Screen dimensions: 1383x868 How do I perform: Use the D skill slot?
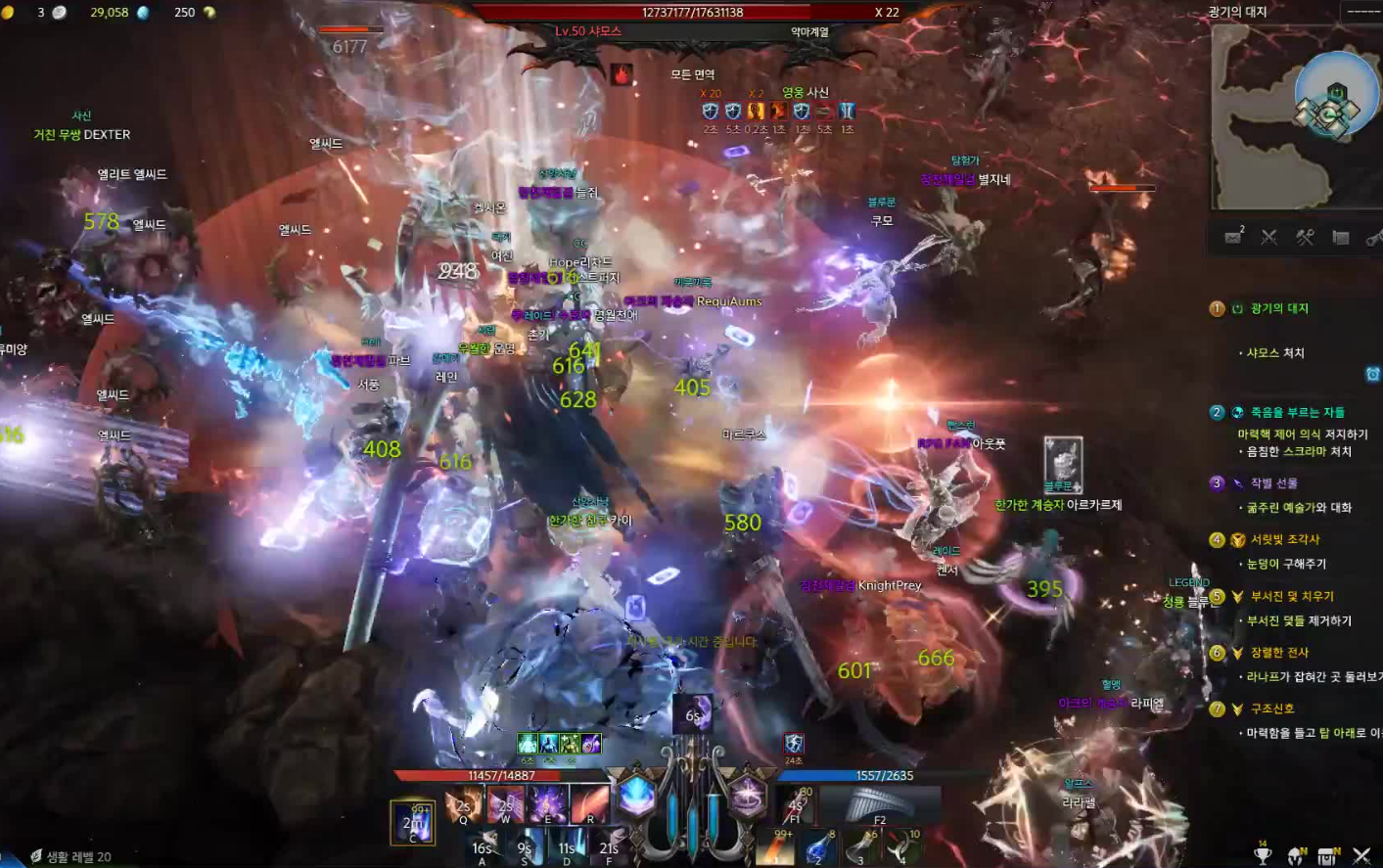pos(567,846)
